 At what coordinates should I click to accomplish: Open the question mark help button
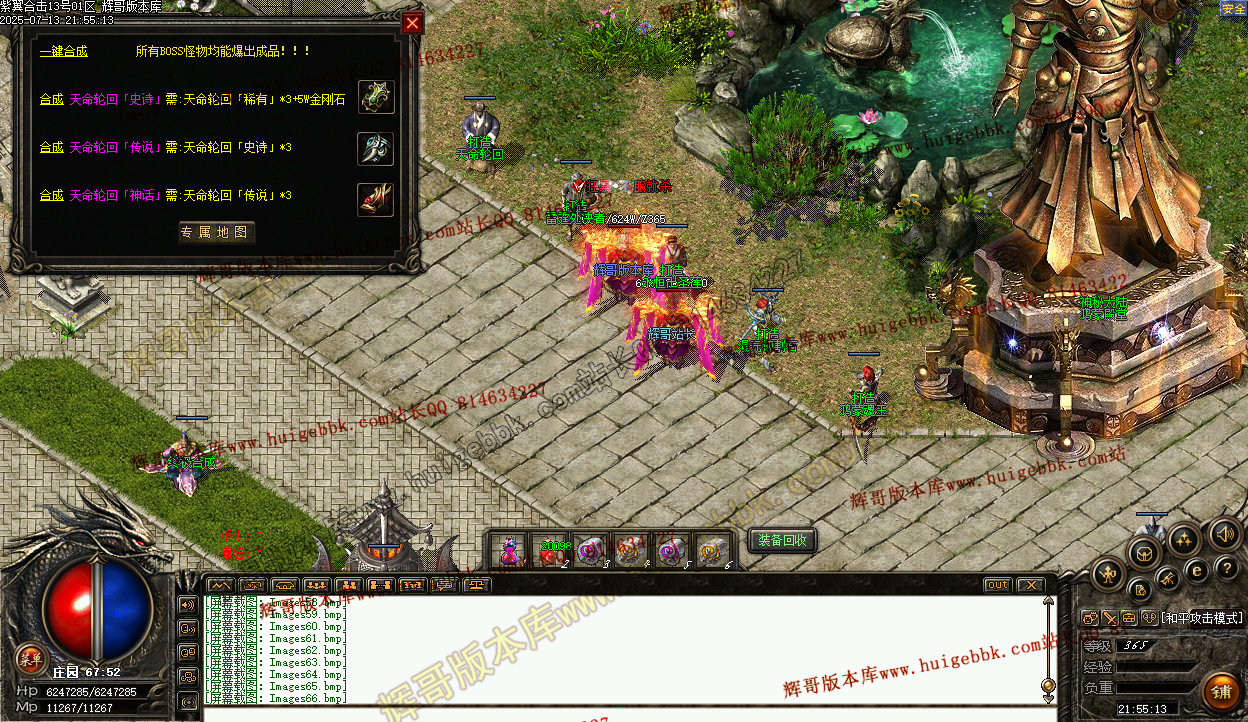coord(1229,568)
